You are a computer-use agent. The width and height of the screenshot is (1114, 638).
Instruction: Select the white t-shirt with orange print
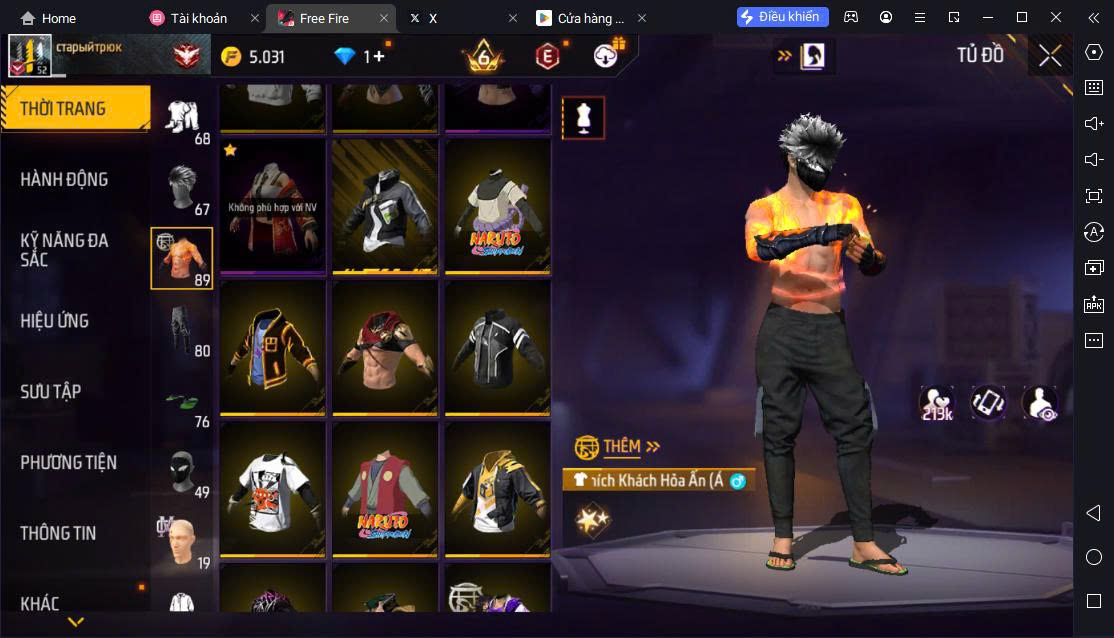[x=272, y=489]
